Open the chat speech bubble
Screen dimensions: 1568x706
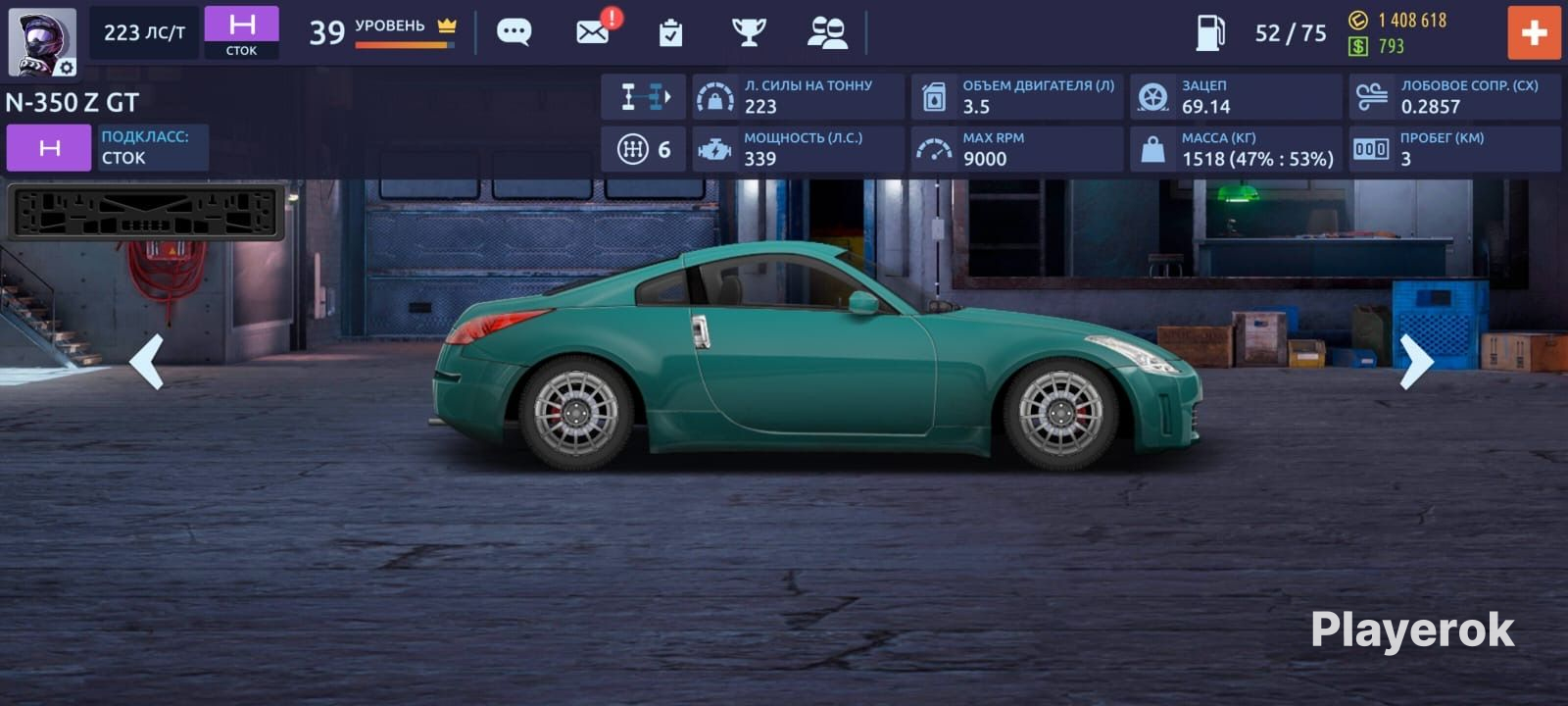(514, 32)
